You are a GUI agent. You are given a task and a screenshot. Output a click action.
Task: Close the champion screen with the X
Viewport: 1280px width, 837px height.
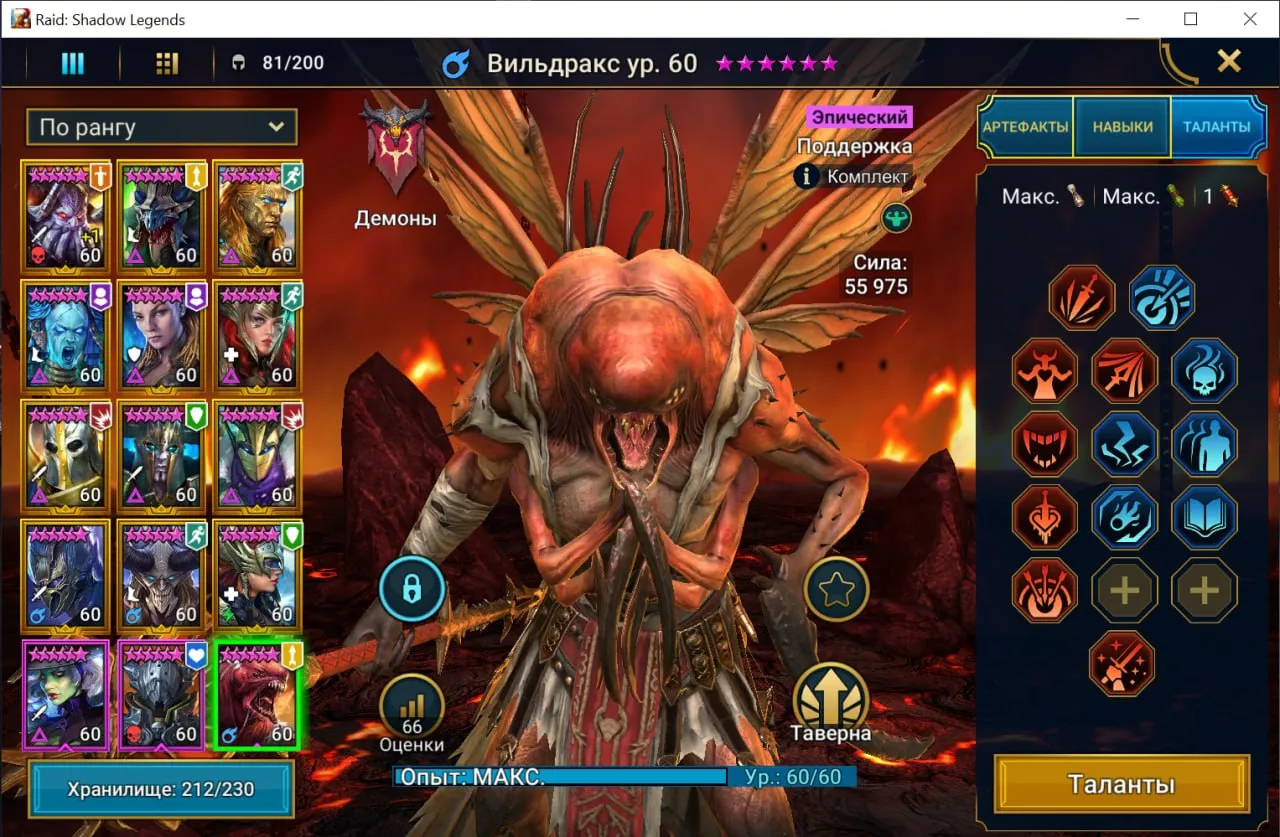pyautogui.click(x=1229, y=62)
